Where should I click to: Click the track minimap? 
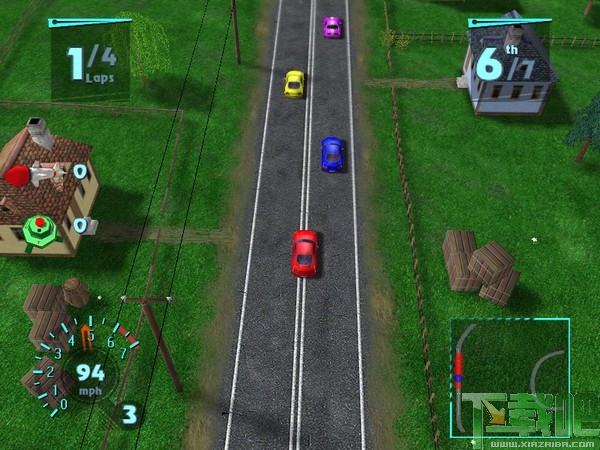pyautogui.click(x=508, y=378)
